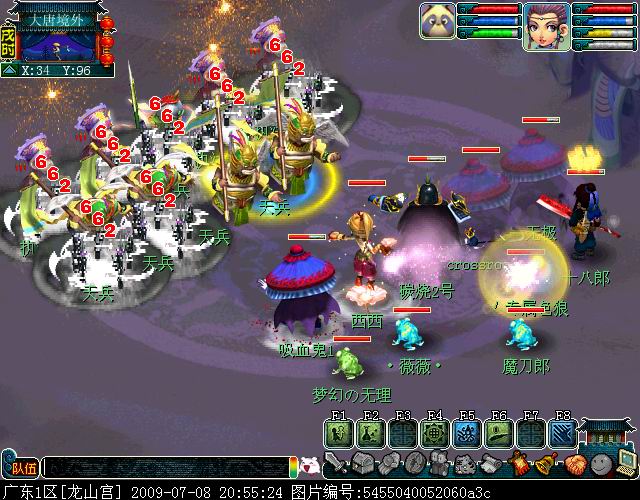The height and width of the screenshot is (500, 640).
Task: Activate the F1 skill shortcut
Action: click(338, 433)
